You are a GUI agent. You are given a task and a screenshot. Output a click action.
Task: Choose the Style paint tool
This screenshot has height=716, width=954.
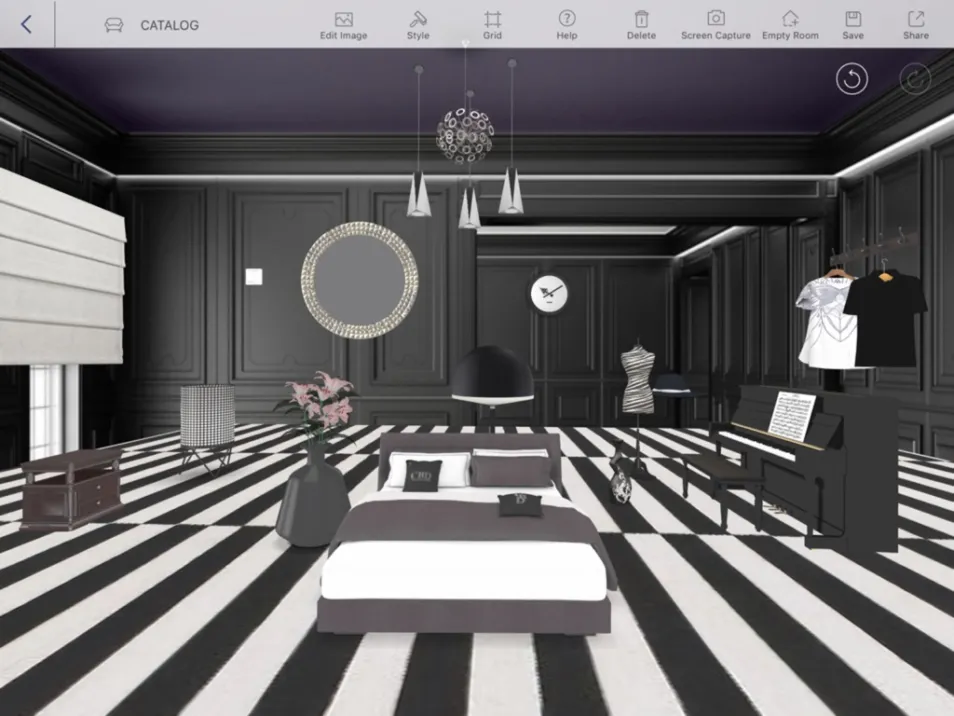[x=418, y=25]
